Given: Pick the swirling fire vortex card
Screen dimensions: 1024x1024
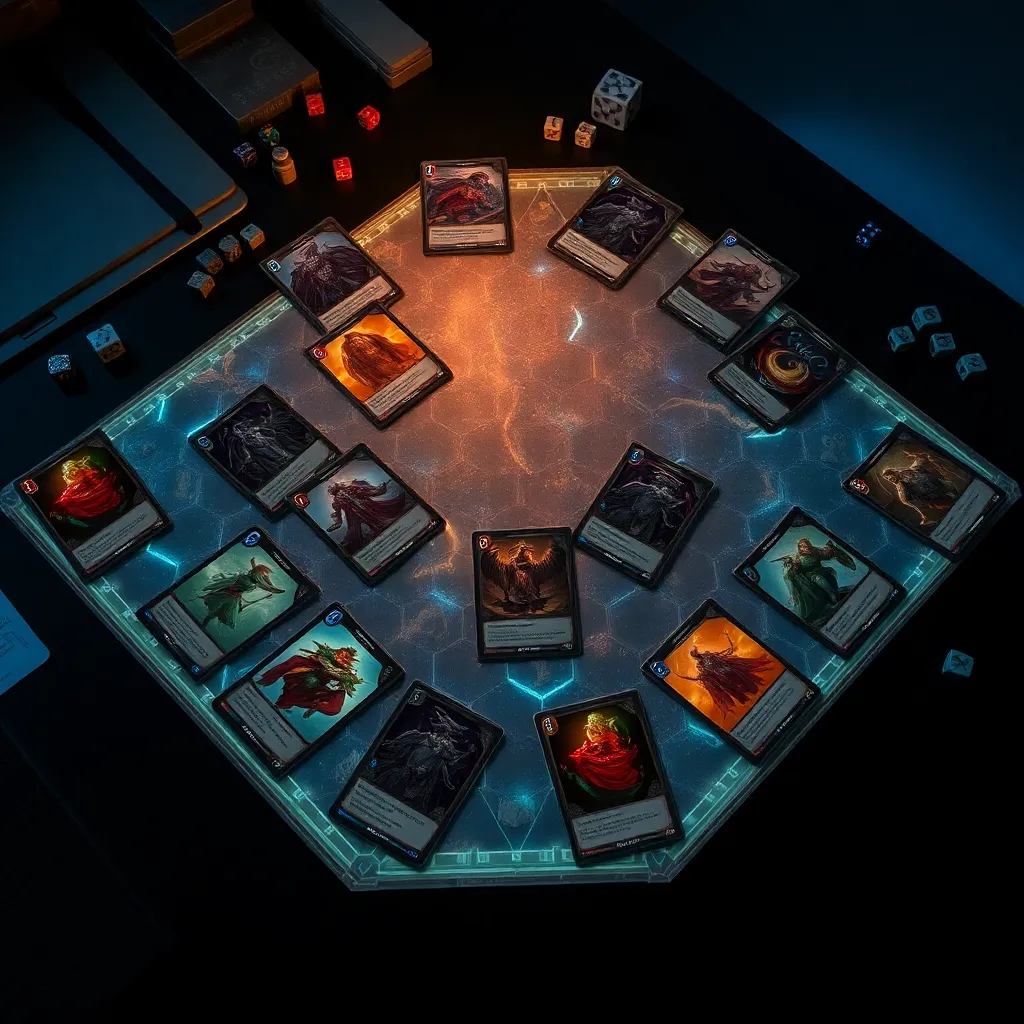Looking at the screenshot, I should [x=780, y=372].
